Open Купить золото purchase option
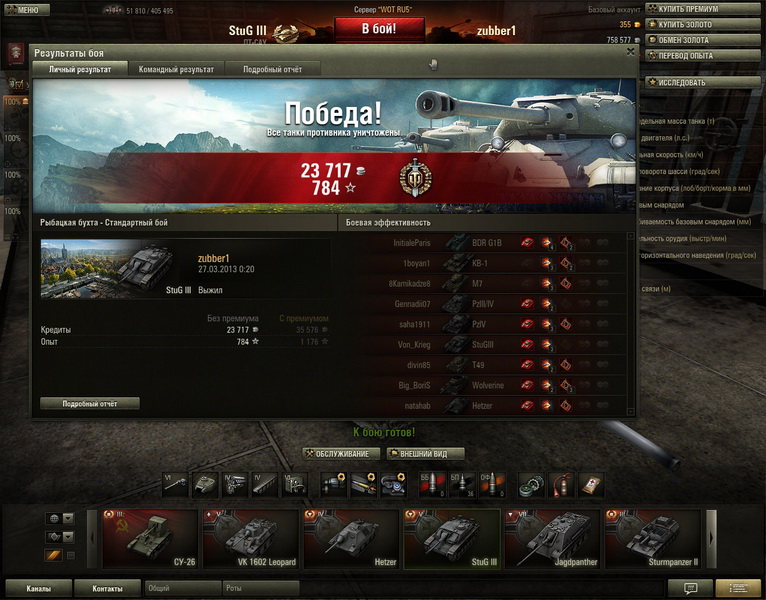Screen dimensions: 766x600 (704, 24)
